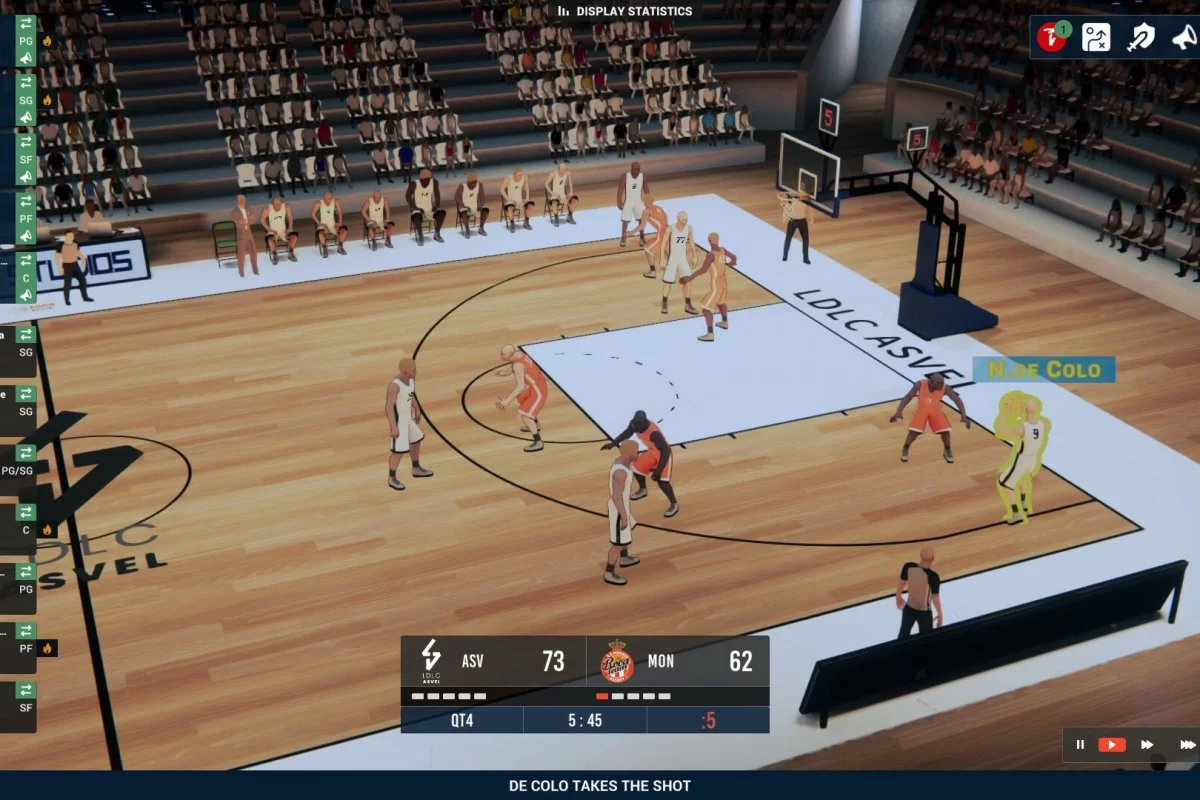
Task: Choose the triple-arrow fastest speed
Action: (x=1187, y=744)
